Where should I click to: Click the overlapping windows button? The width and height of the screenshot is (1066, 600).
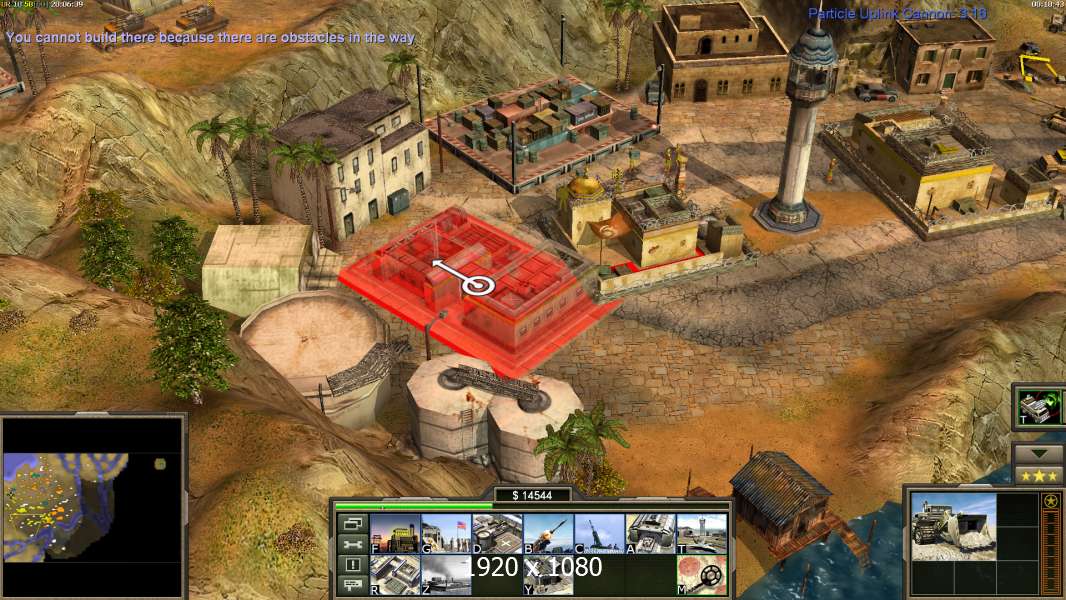tap(352, 523)
